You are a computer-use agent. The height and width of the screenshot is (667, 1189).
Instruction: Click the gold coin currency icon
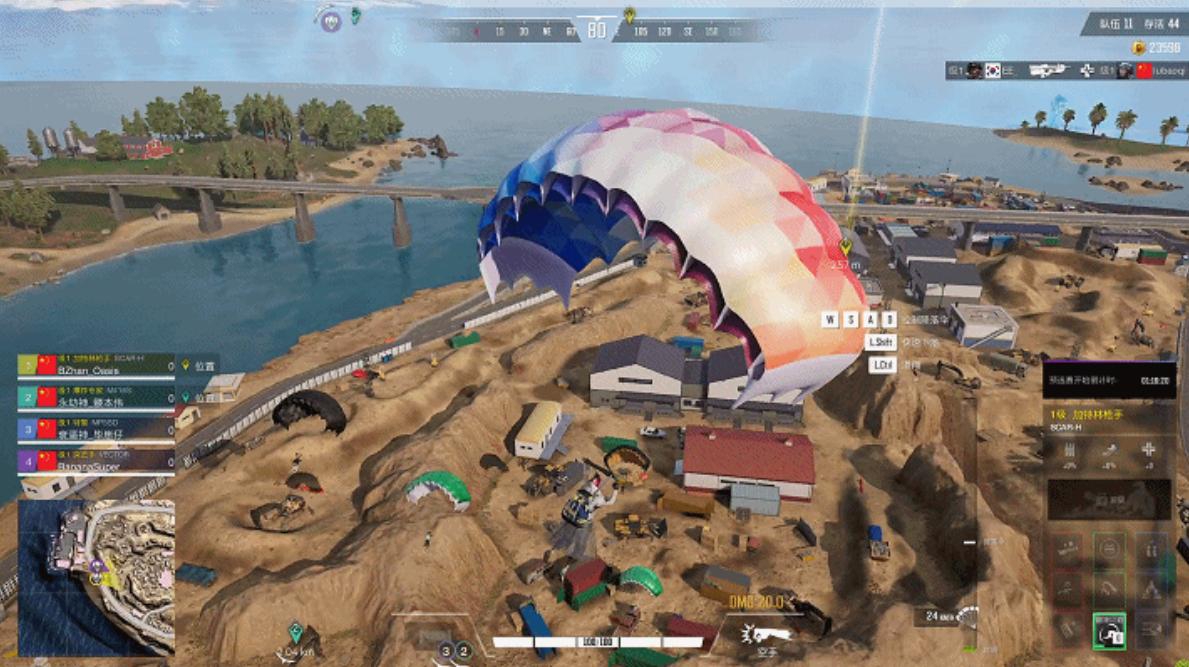coord(1138,48)
